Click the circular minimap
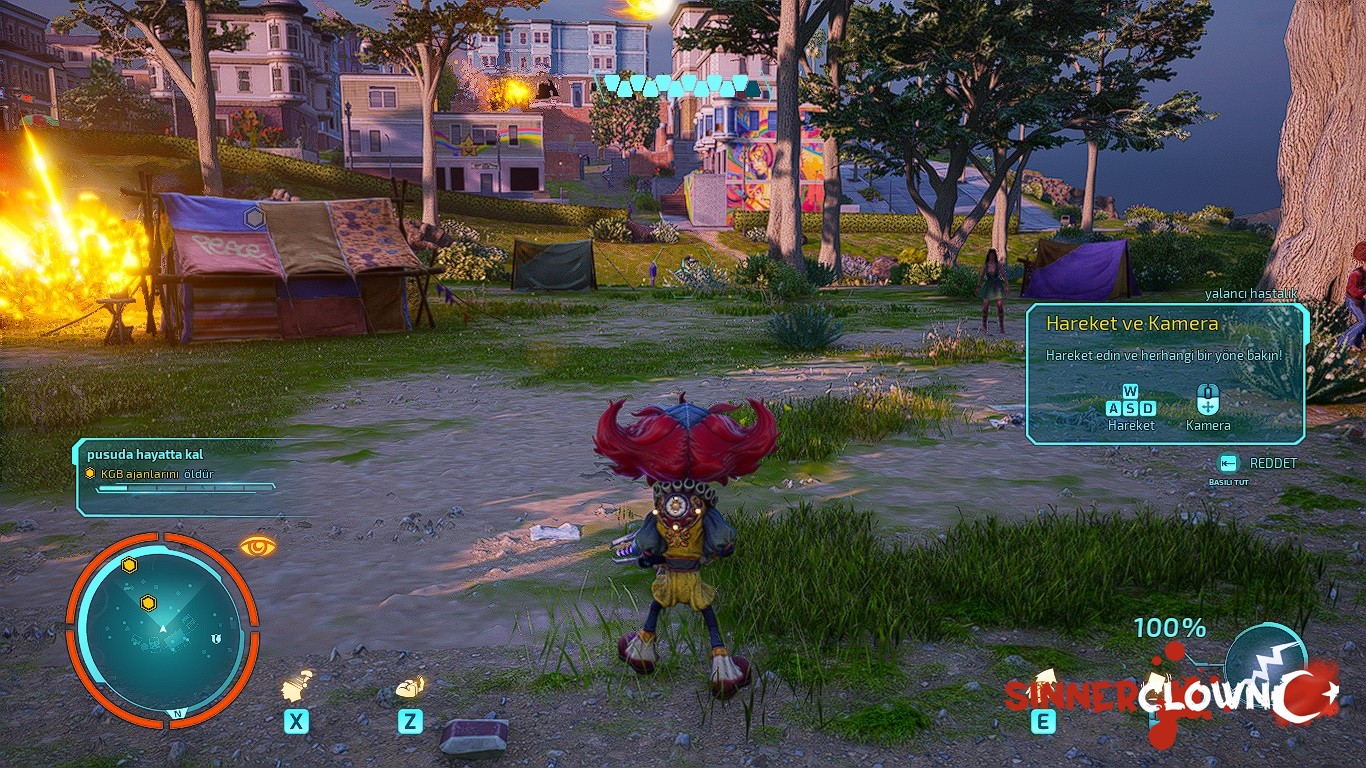This screenshot has width=1366, height=768. [x=162, y=630]
